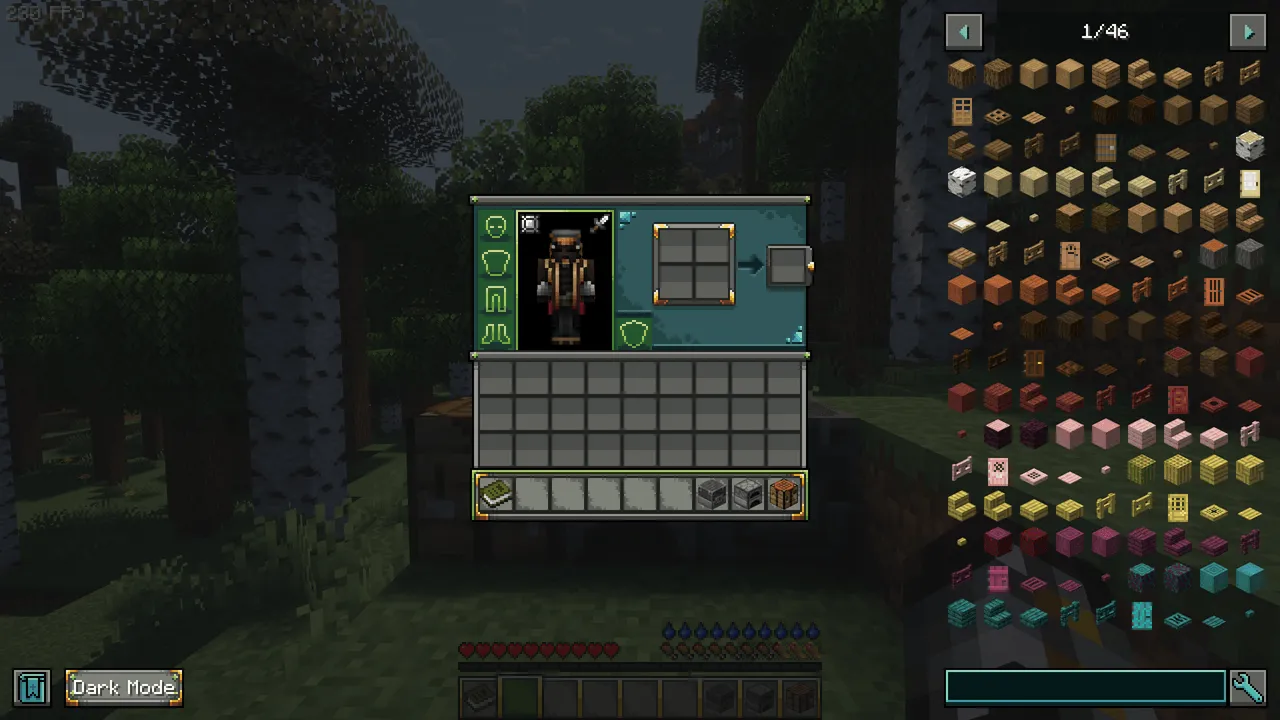Go to the next item list page
The height and width of the screenshot is (720, 1280).
click(x=1247, y=31)
